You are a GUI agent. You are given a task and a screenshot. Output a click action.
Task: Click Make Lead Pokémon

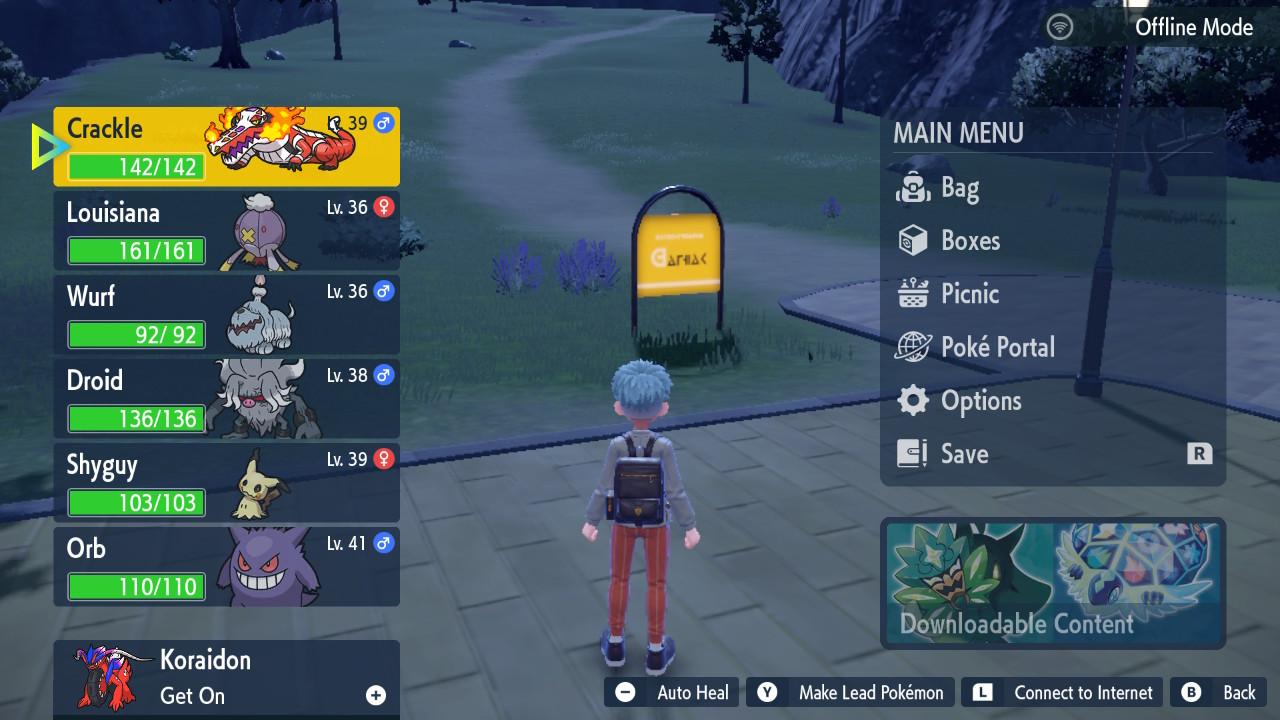[x=851, y=692]
